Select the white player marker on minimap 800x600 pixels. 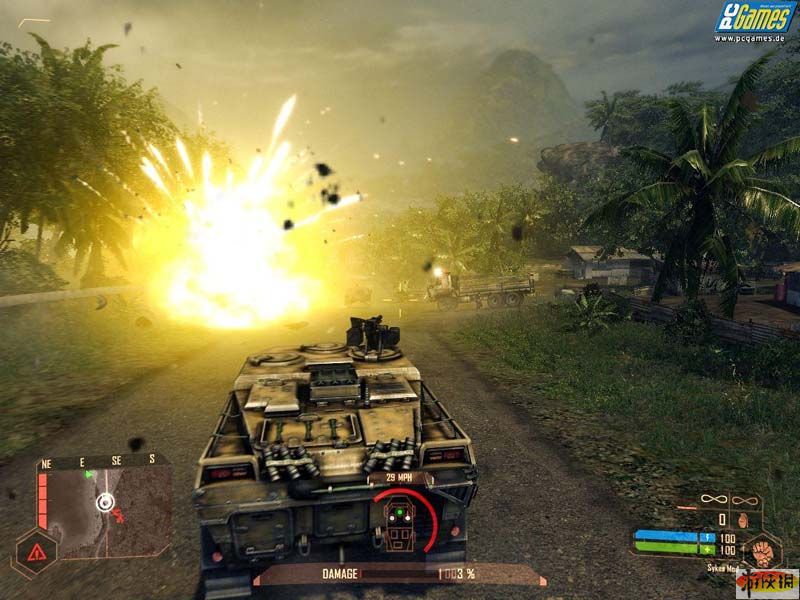click(104, 502)
